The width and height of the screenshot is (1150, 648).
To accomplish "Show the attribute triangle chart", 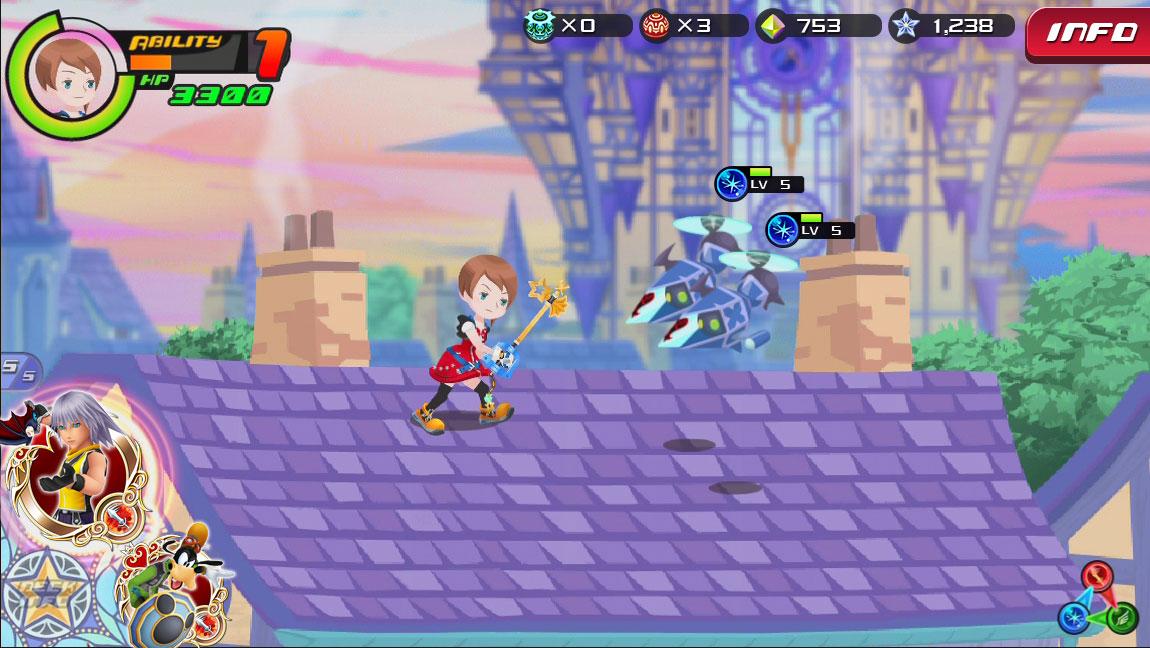I will [1099, 598].
